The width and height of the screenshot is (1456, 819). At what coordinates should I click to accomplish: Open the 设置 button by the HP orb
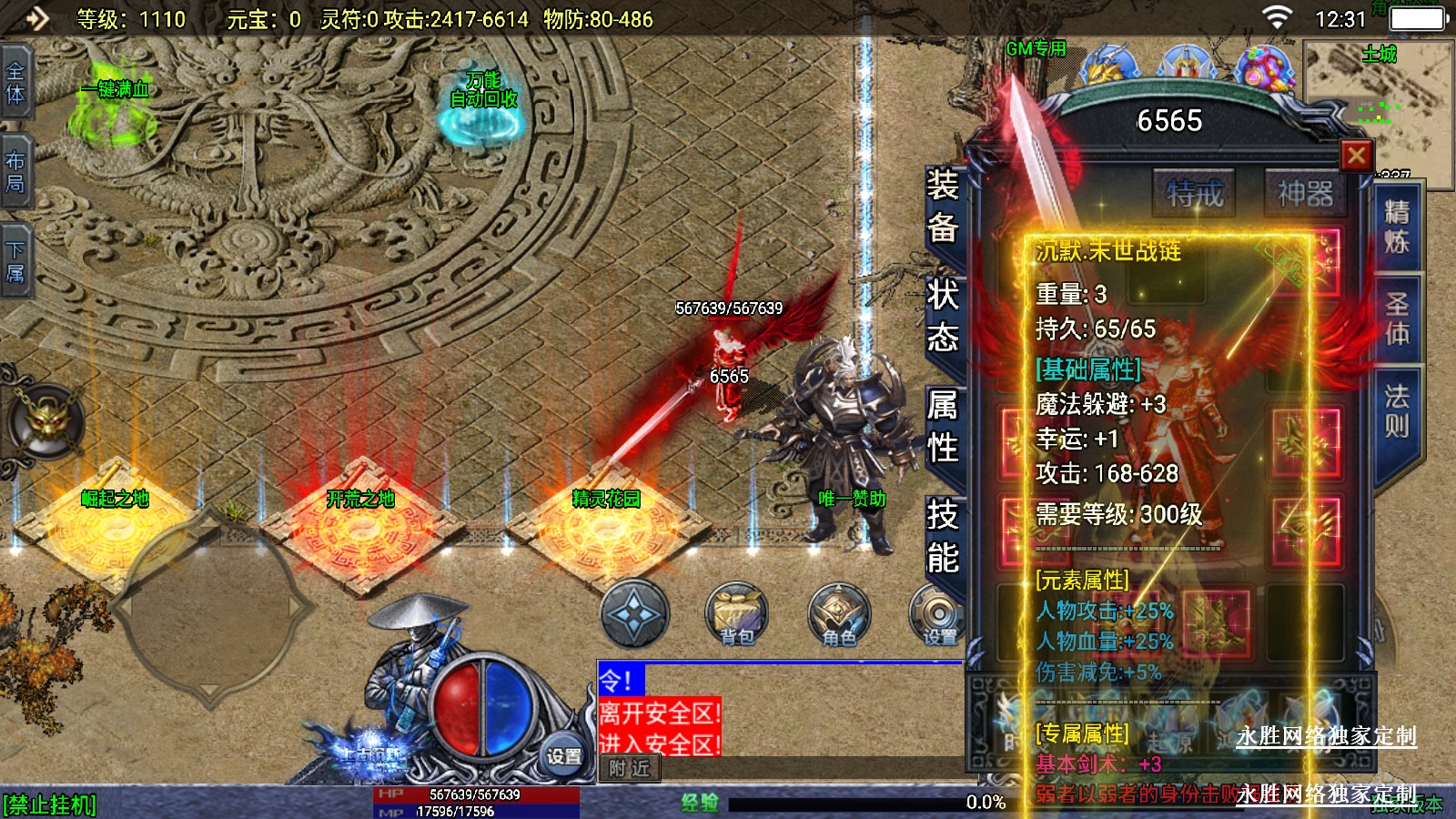pyautogui.click(x=563, y=756)
